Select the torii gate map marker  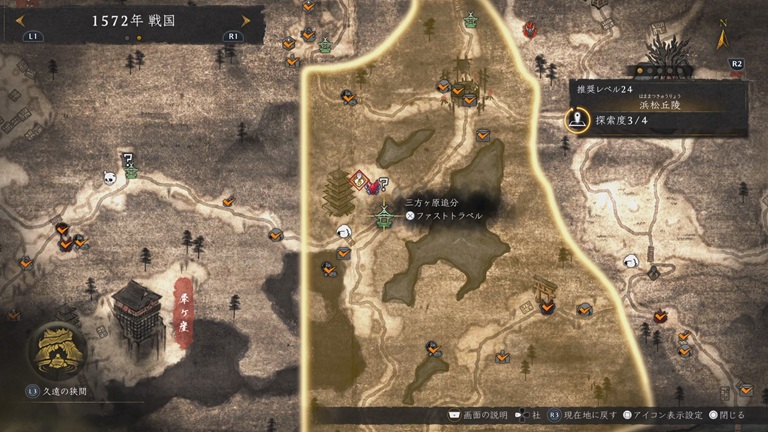tap(545, 287)
